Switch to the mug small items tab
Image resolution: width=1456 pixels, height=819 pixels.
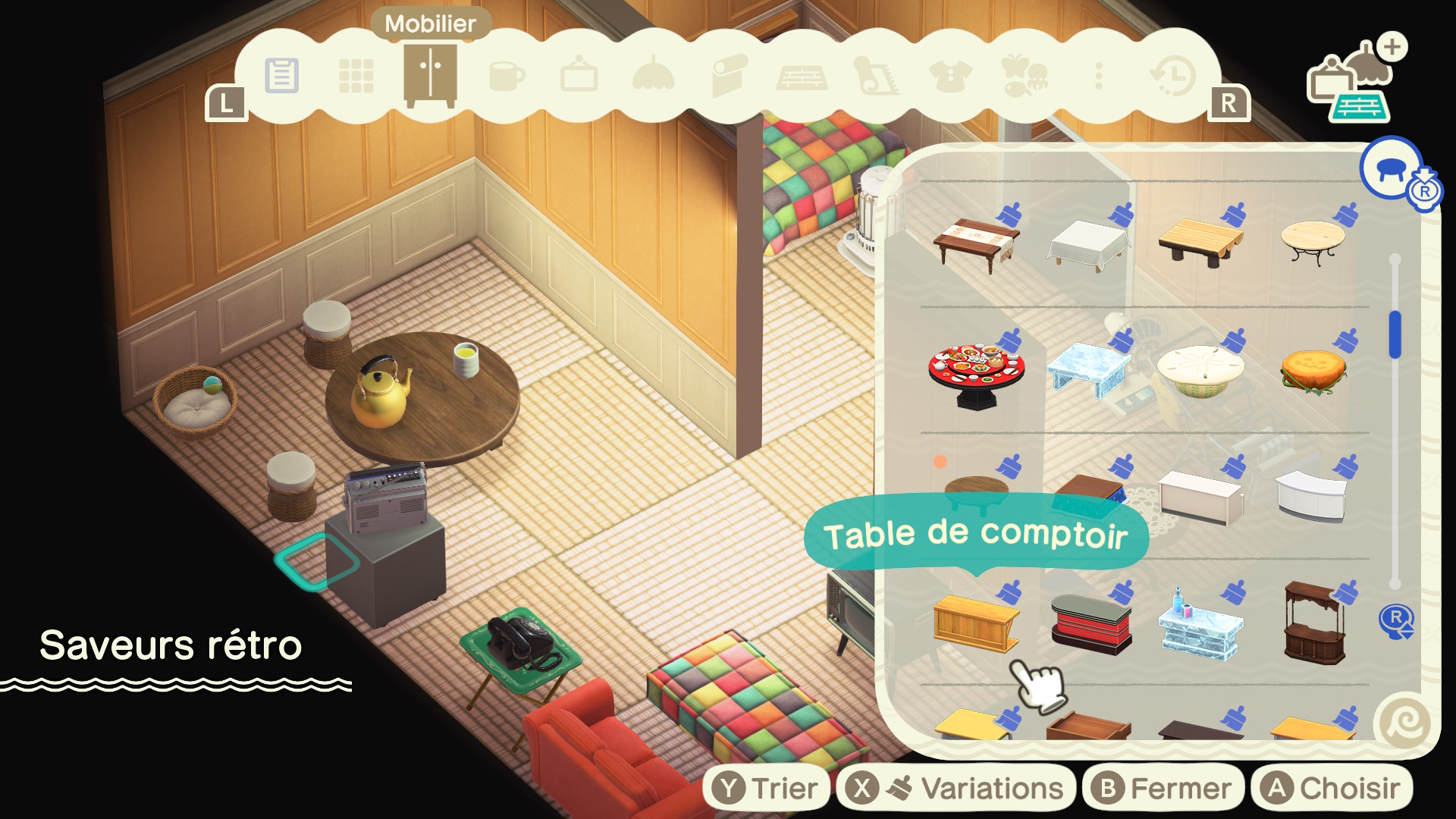(x=506, y=76)
